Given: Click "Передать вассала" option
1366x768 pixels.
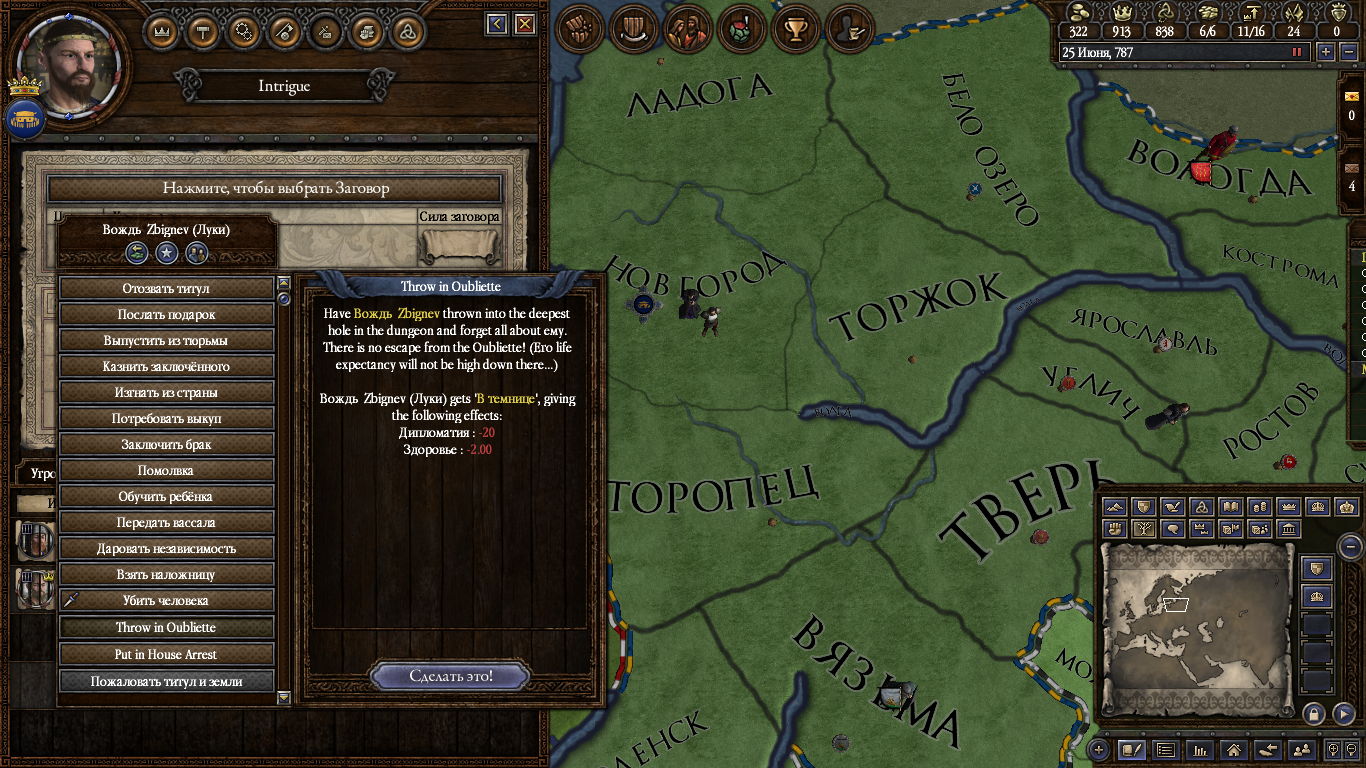Looking at the screenshot, I should [166, 522].
